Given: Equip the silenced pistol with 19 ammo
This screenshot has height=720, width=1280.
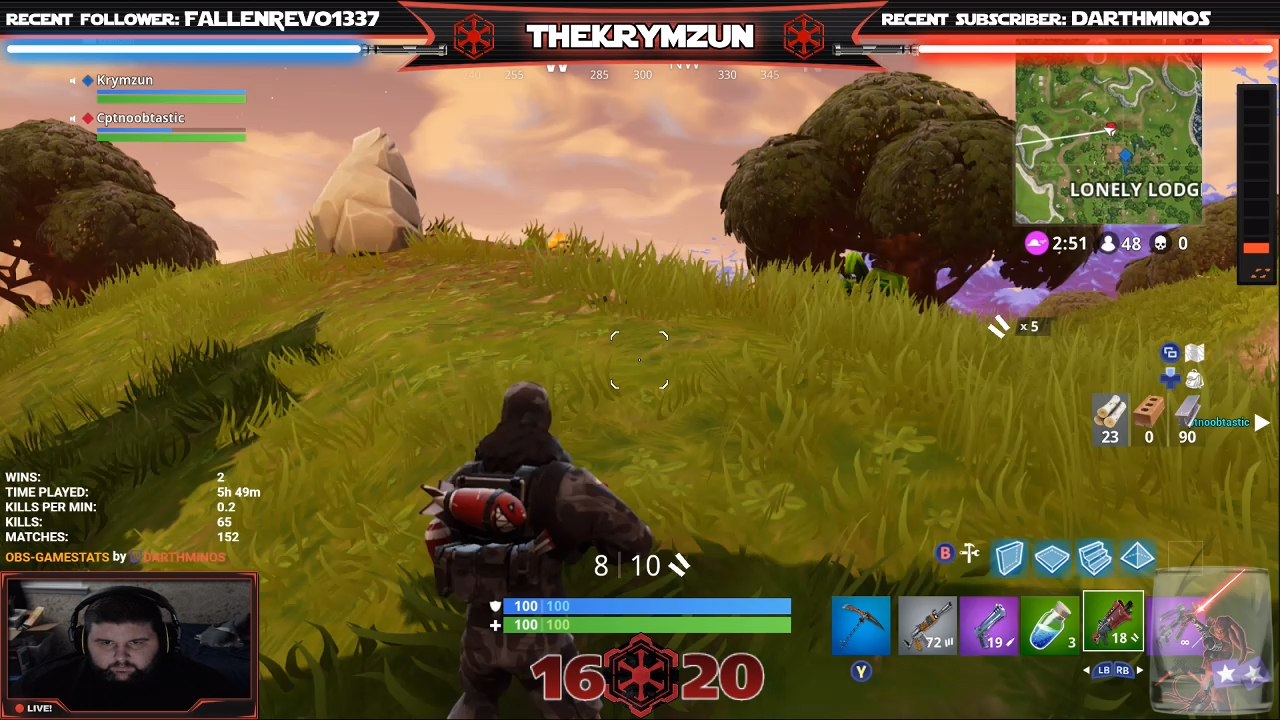Looking at the screenshot, I should point(990,625).
